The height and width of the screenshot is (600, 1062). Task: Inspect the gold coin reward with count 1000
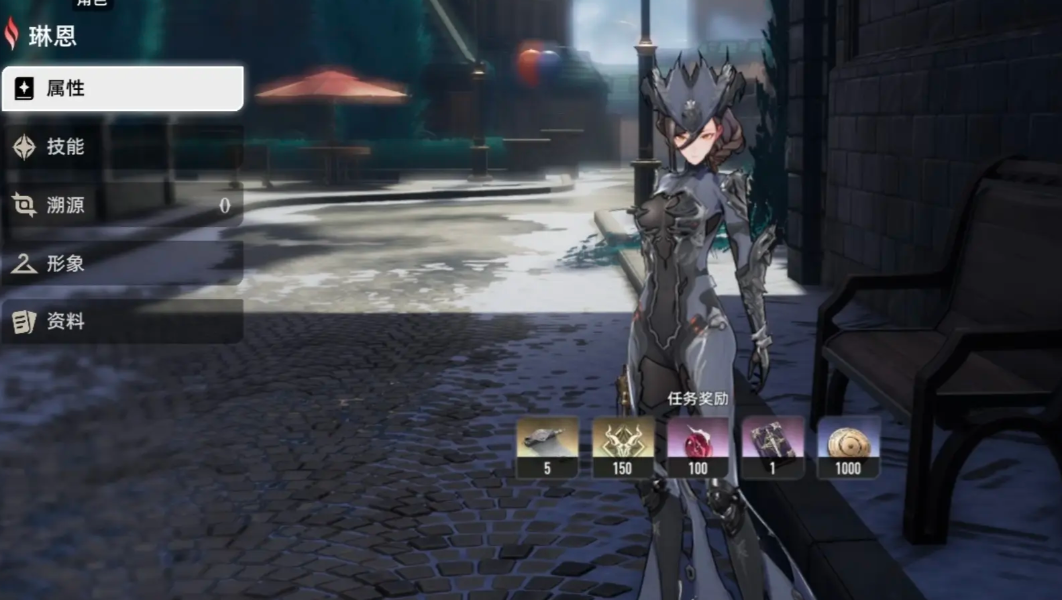[848, 441]
